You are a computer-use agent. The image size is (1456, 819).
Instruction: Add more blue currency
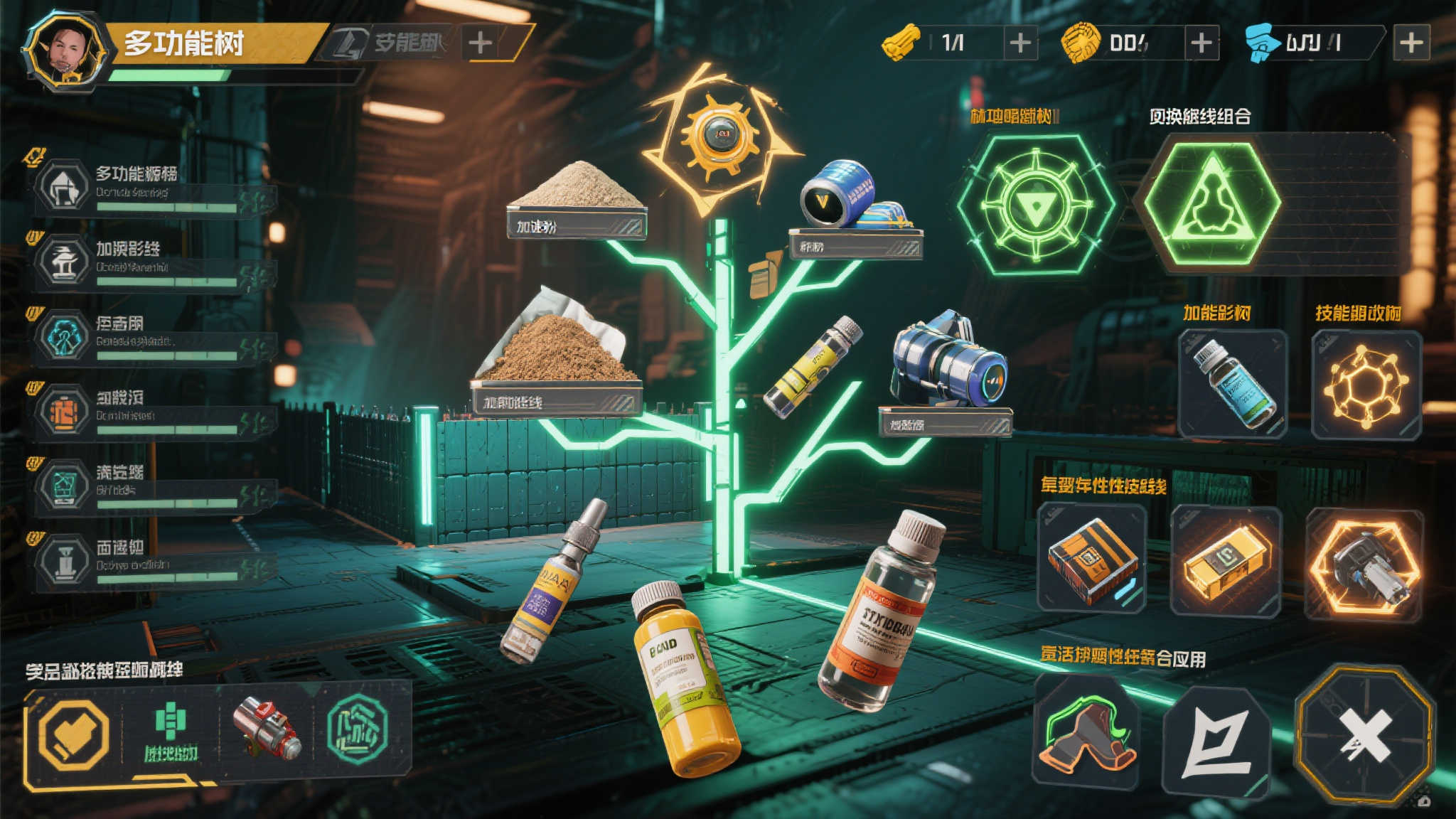click(x=1411, y=43)
